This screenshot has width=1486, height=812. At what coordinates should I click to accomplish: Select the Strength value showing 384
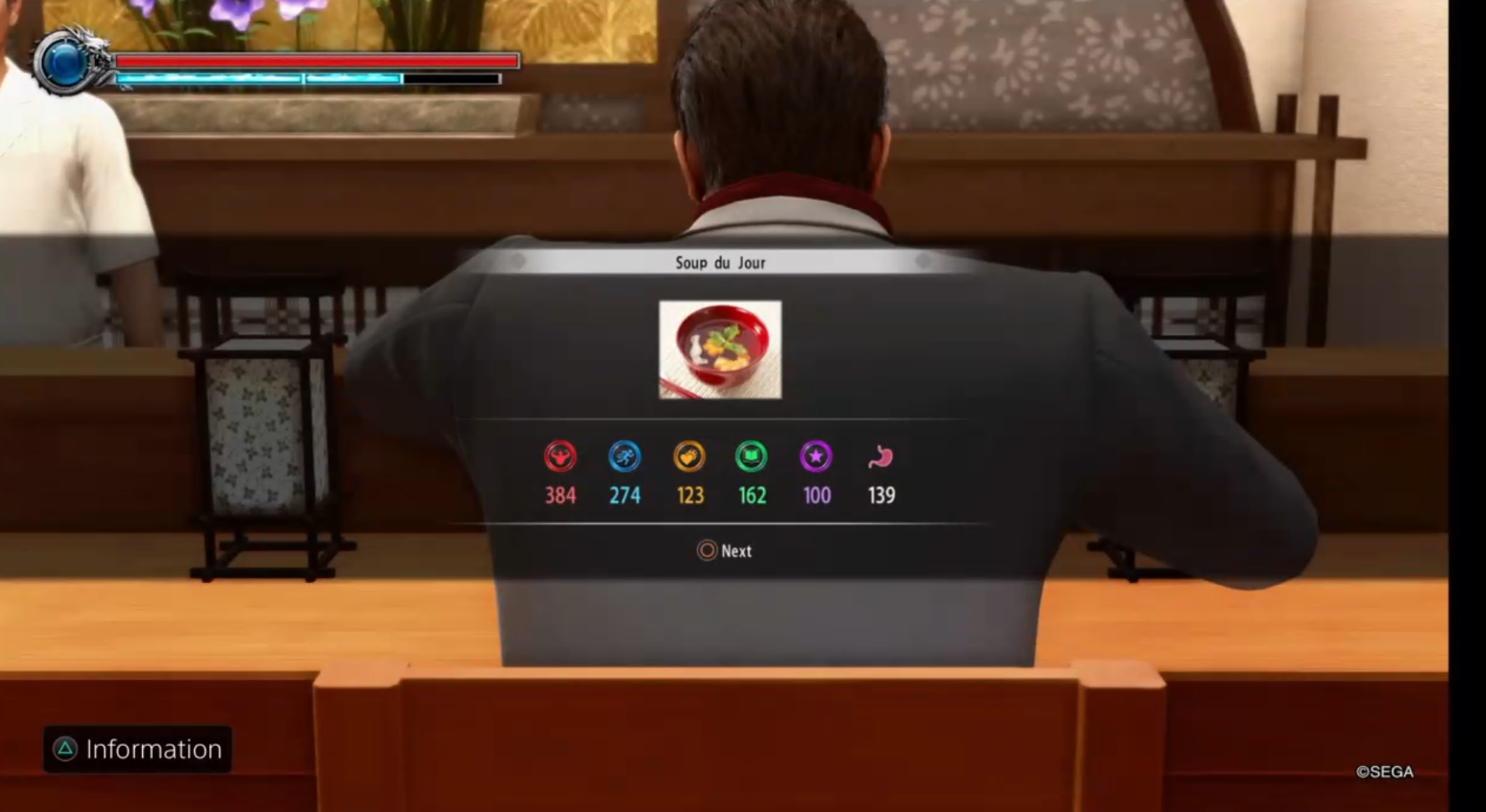pos(561,495)
